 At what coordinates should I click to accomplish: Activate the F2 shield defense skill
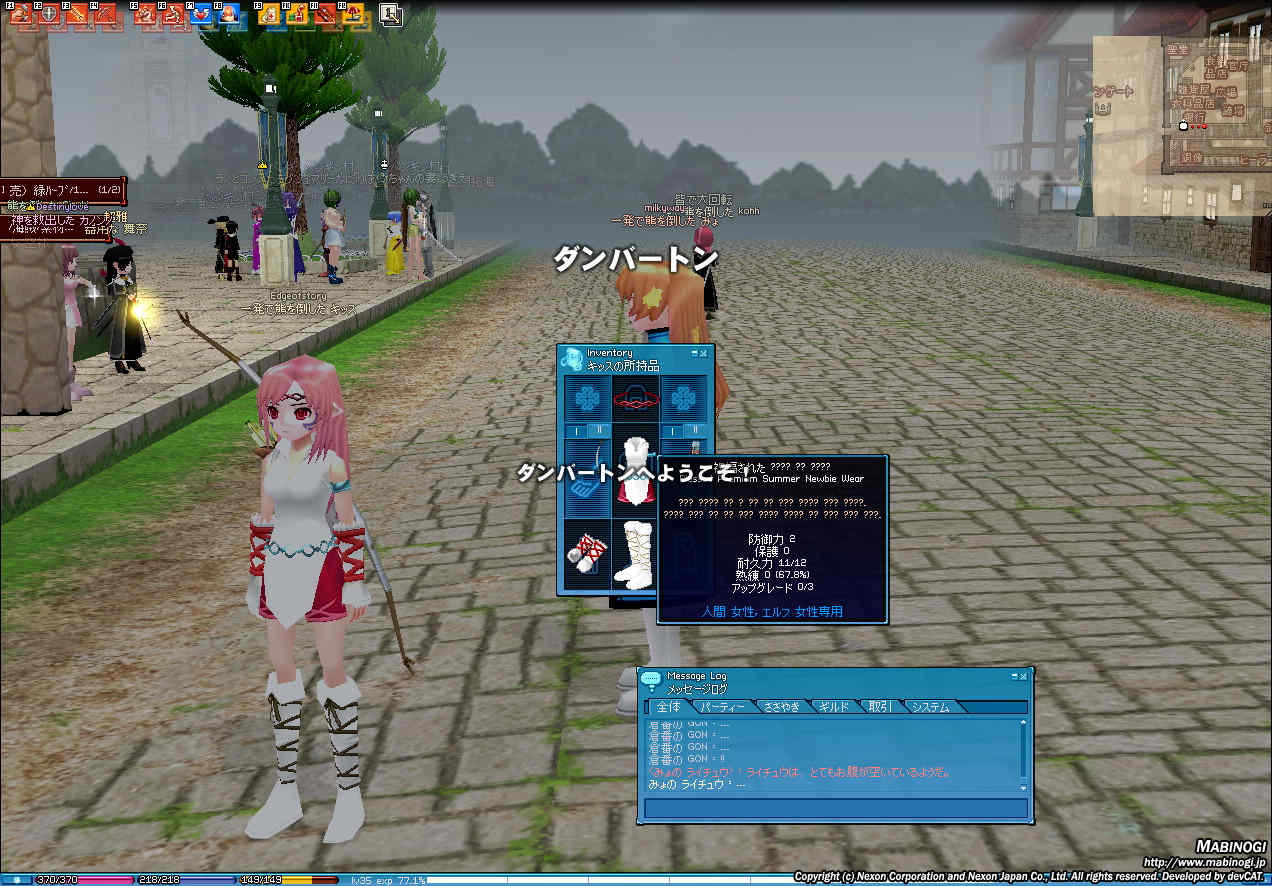(48, 15)
